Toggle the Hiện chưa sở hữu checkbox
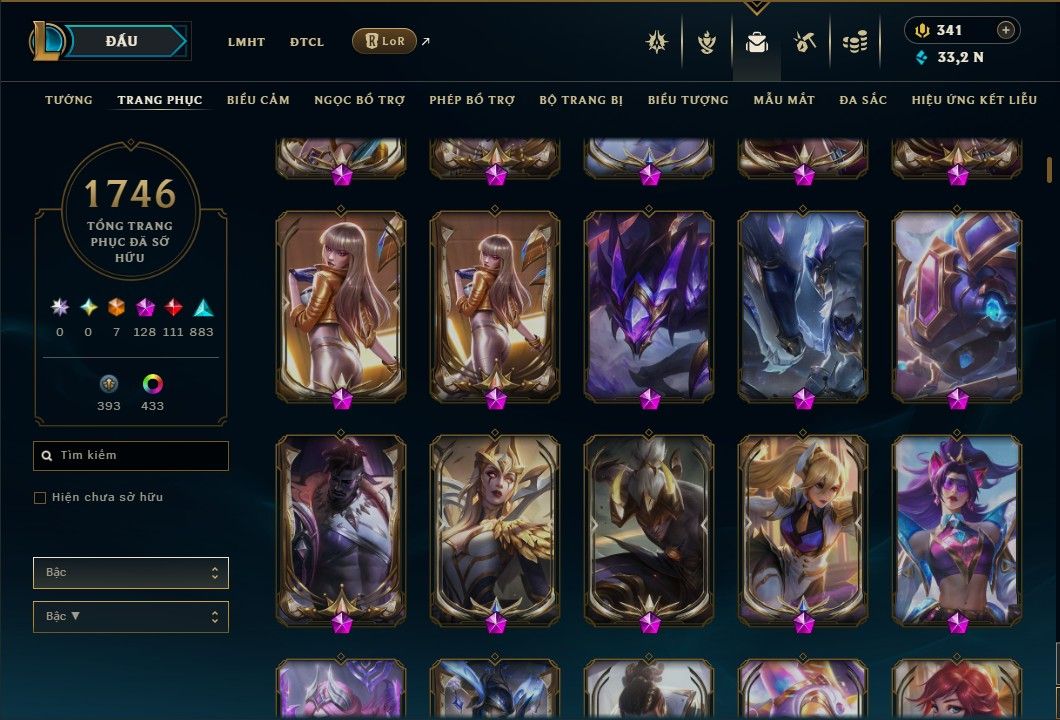Screen dimensions: 1060x720 click(40, 497)
